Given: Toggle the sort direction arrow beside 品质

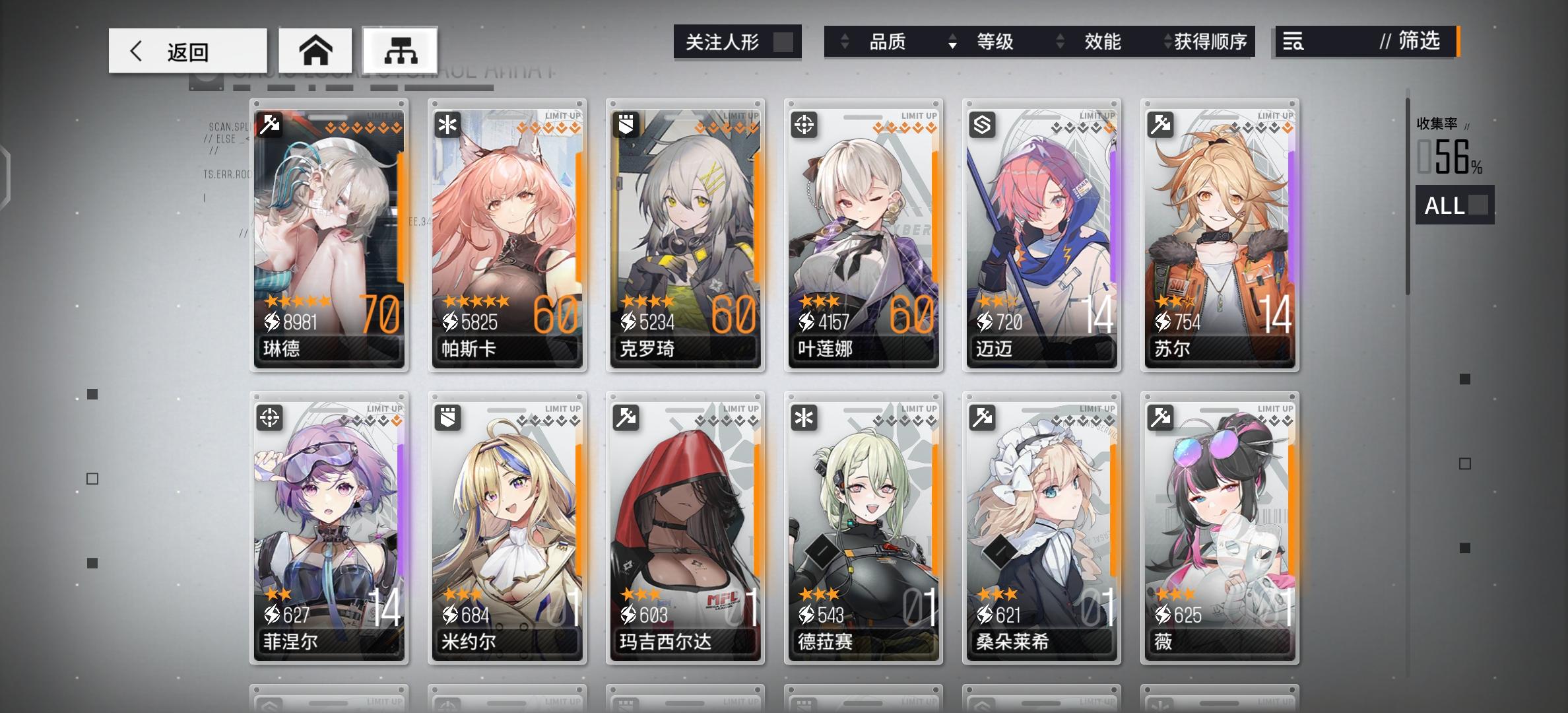Looking at the screenshot, I should tap(844, 42).
